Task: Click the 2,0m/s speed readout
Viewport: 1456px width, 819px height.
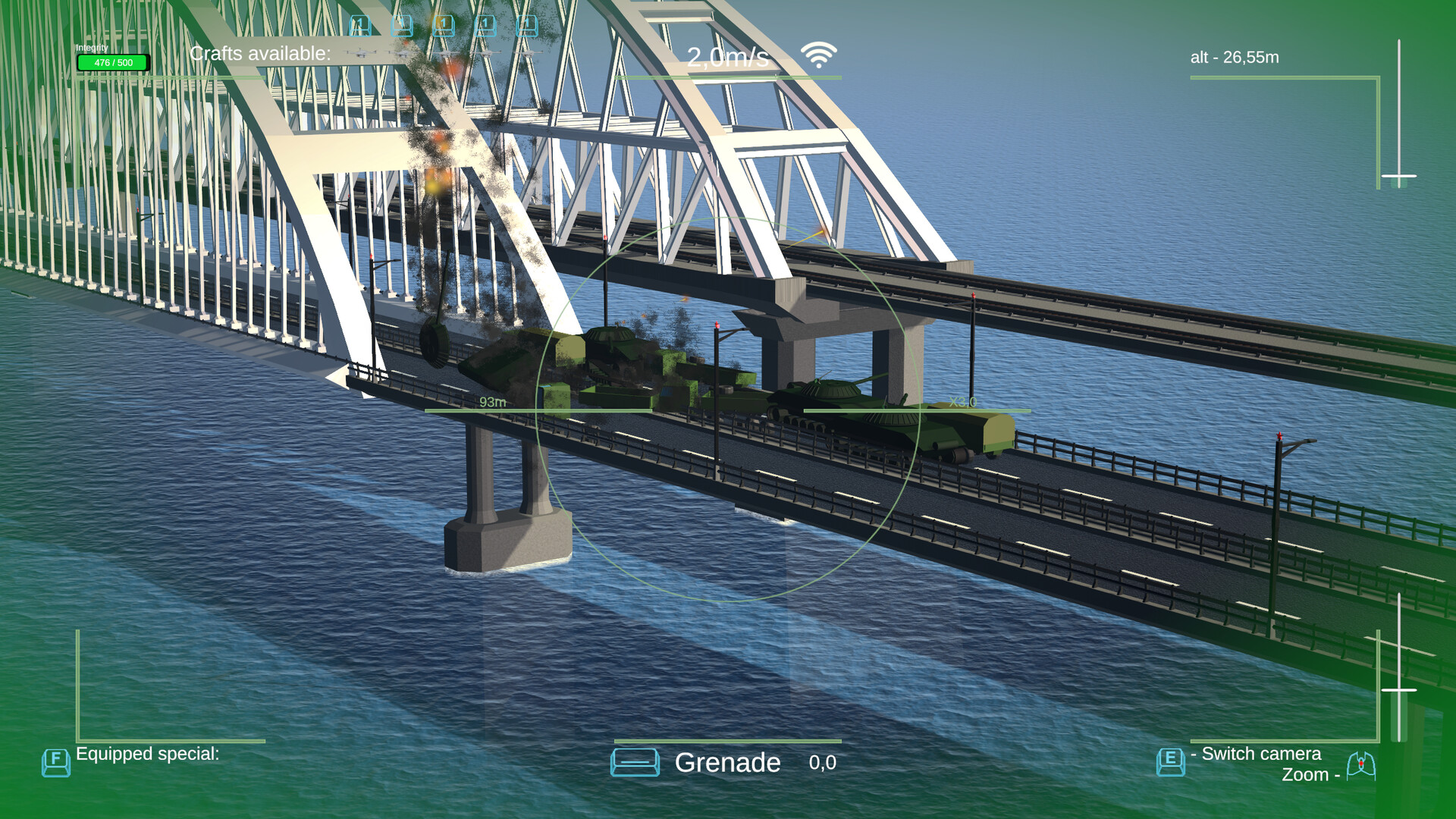Action: click(x=730, y=54)
